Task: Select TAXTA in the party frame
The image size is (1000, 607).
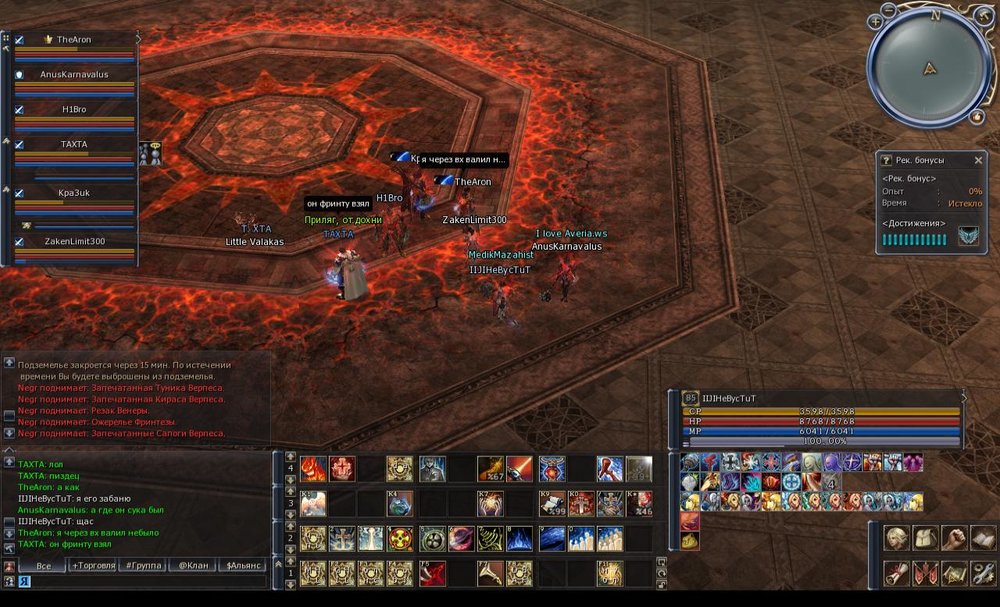Action: click(74, 145)
